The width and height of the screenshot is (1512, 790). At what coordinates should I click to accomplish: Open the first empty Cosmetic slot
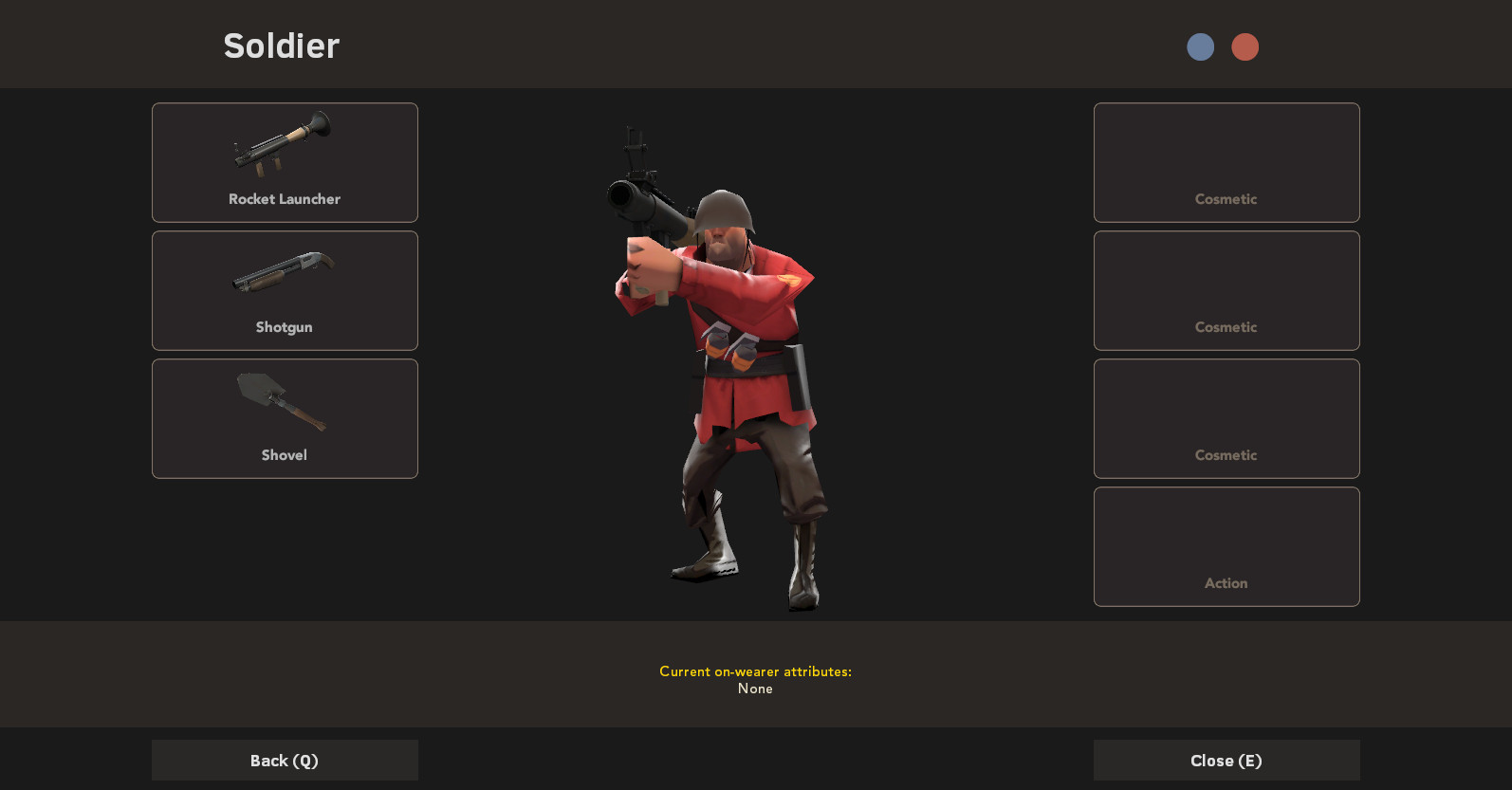click(x=1226, y=162)
